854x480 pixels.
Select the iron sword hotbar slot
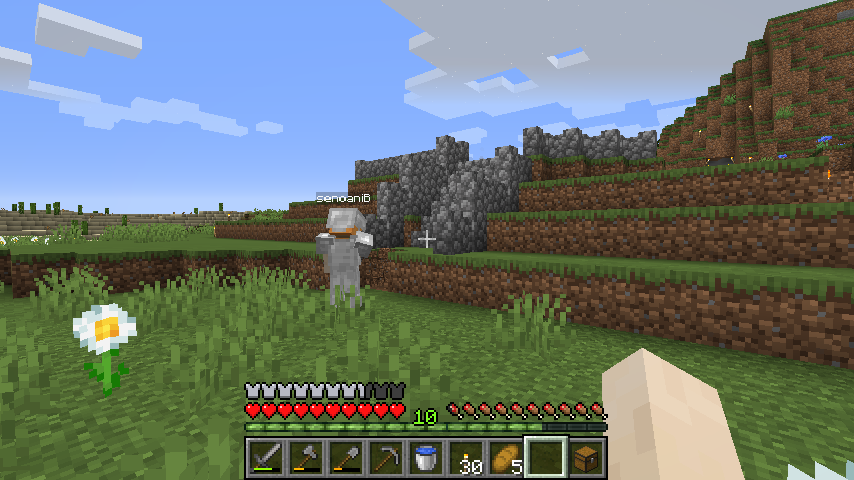265,458
